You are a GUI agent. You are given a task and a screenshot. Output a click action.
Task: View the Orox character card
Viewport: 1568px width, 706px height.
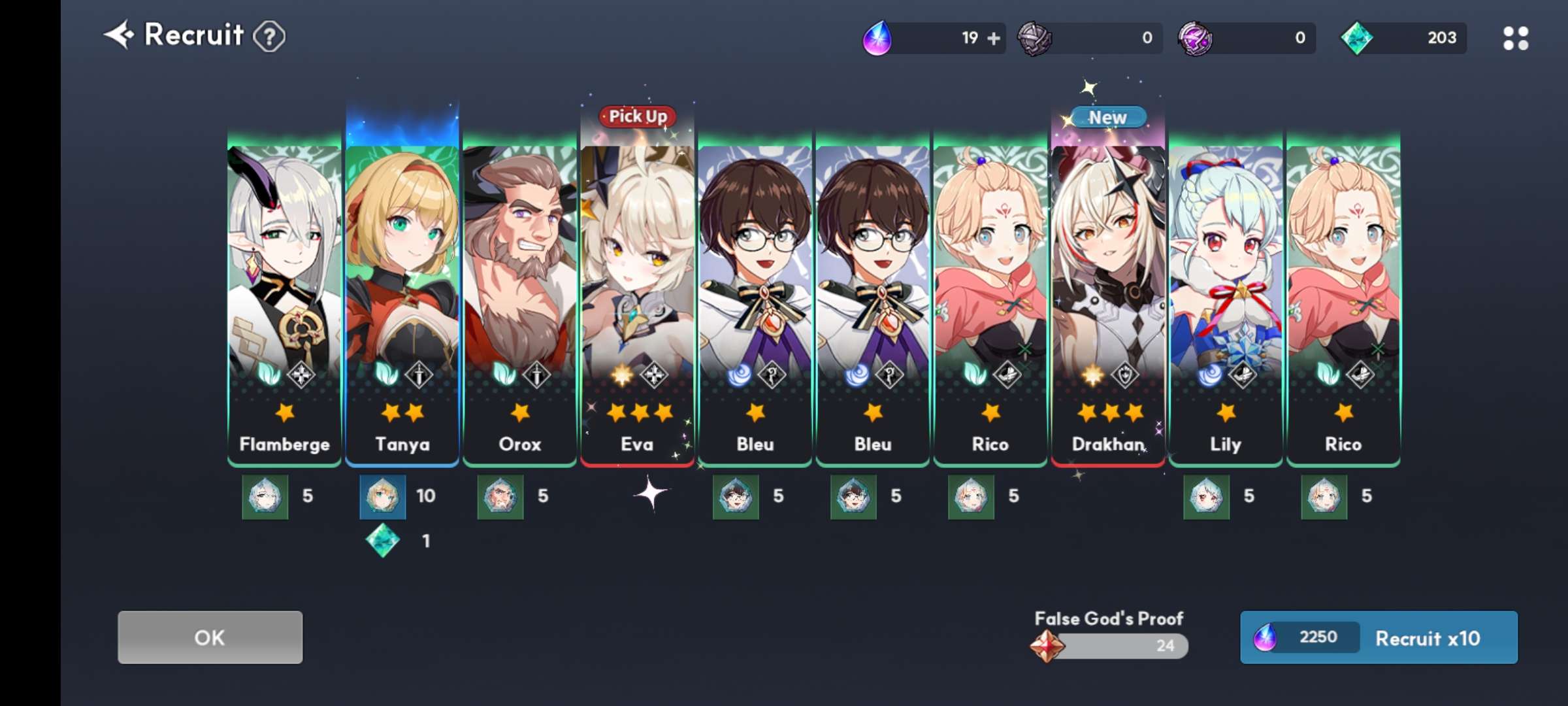click(x=519, y=301)
